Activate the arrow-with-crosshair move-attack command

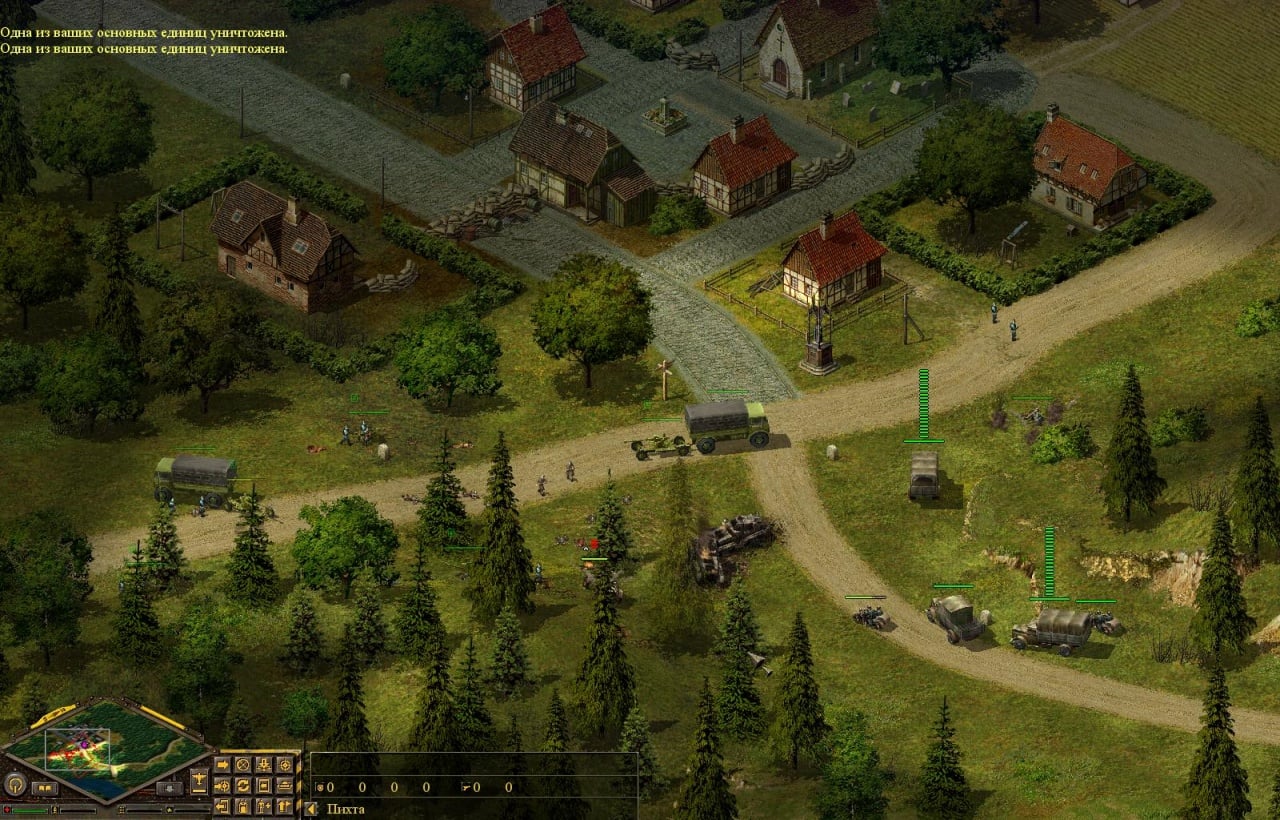[x=222, y=786]
